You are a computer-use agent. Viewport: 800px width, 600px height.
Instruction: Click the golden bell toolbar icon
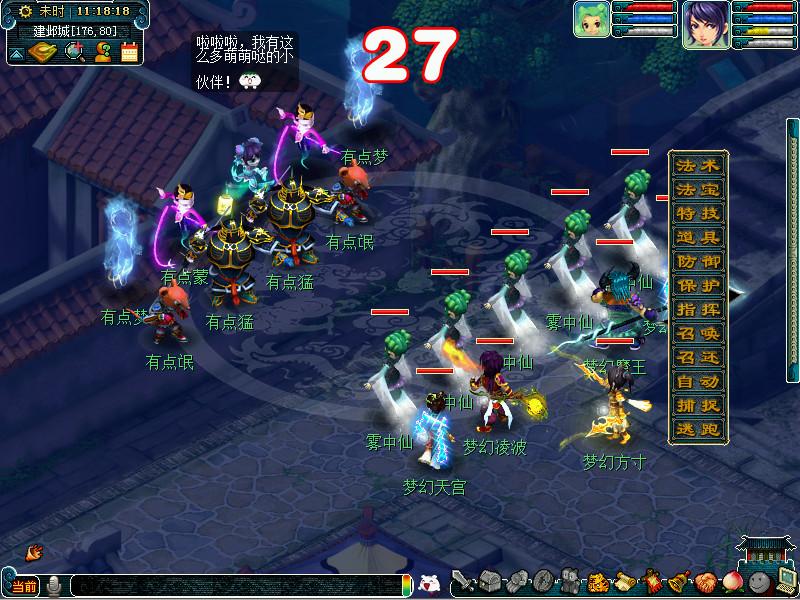pos(676,581)
